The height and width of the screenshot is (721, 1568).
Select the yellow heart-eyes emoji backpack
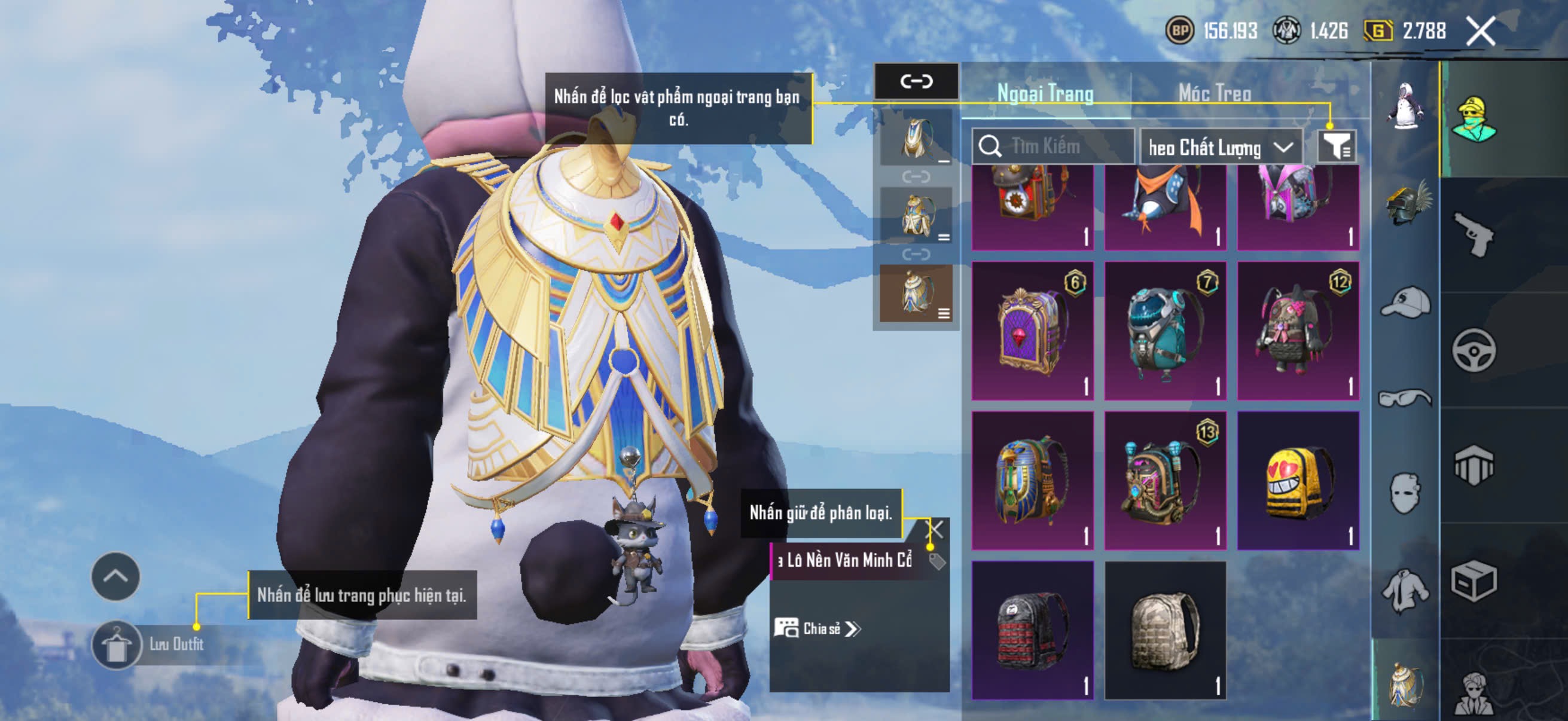[1298, 480]
